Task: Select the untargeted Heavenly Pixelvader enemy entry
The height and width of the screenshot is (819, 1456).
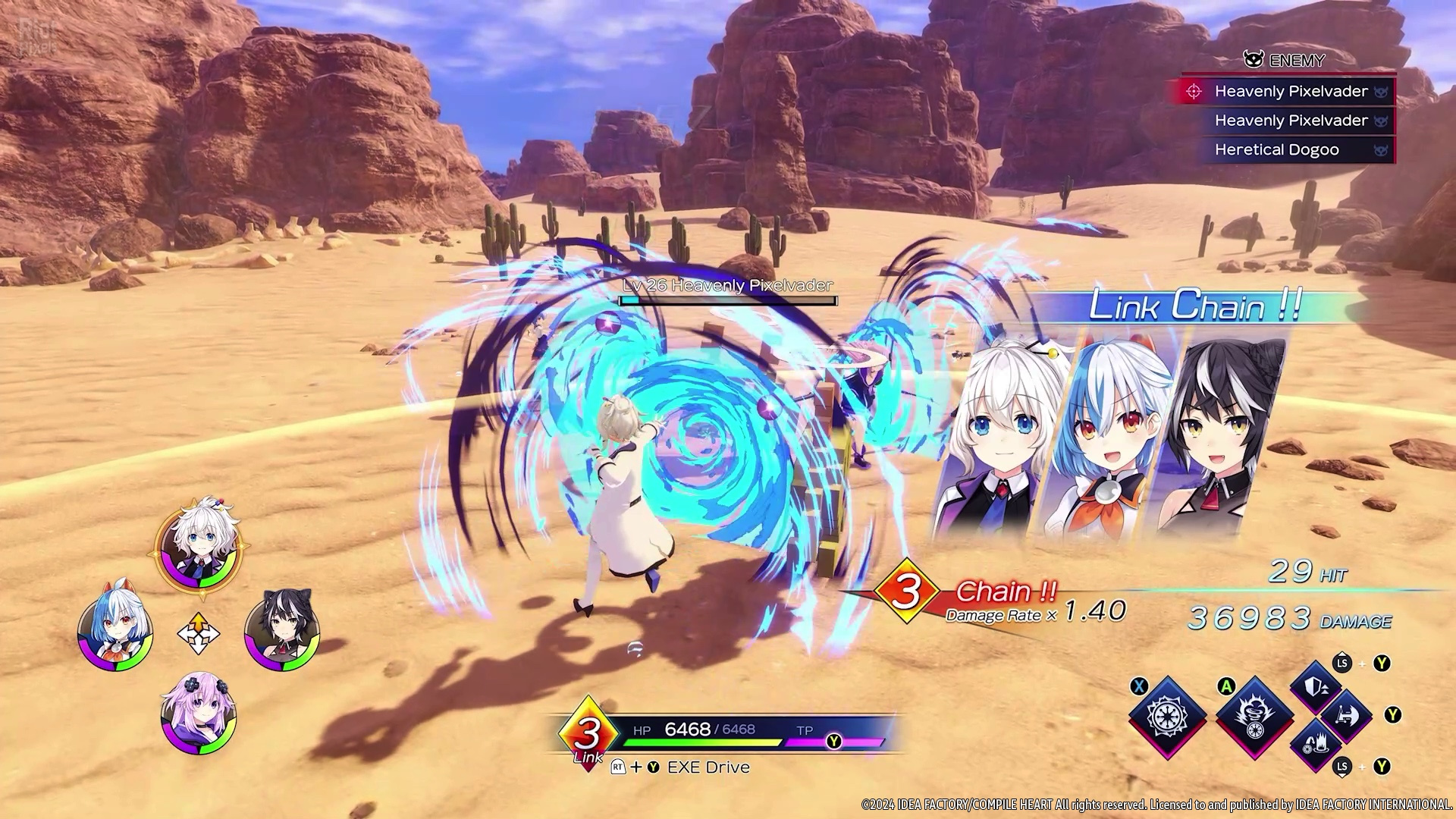Action: 1291,121
